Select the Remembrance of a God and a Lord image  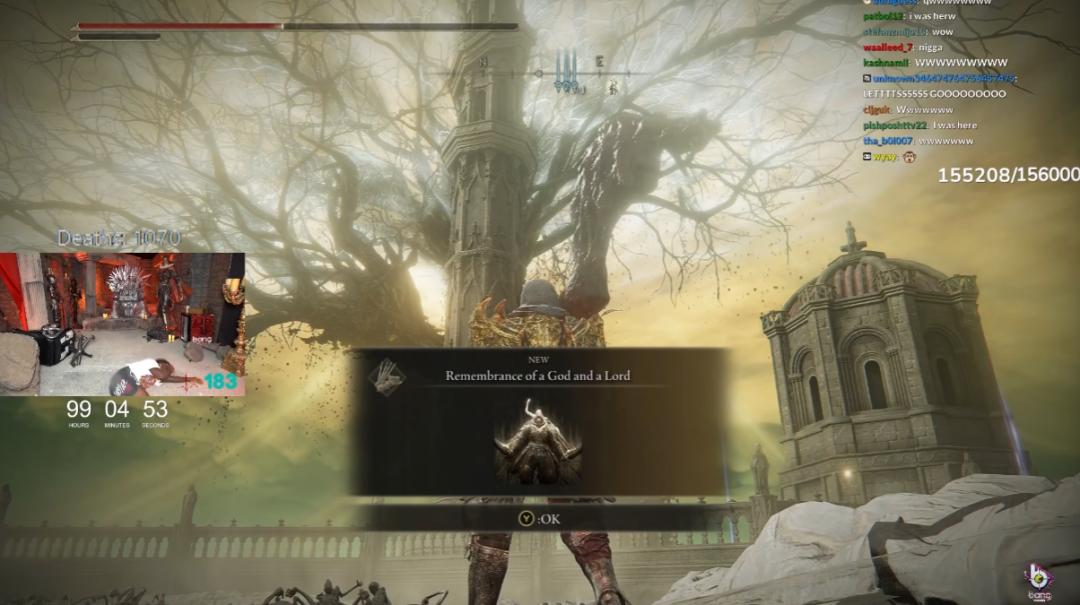click(539, 442)
